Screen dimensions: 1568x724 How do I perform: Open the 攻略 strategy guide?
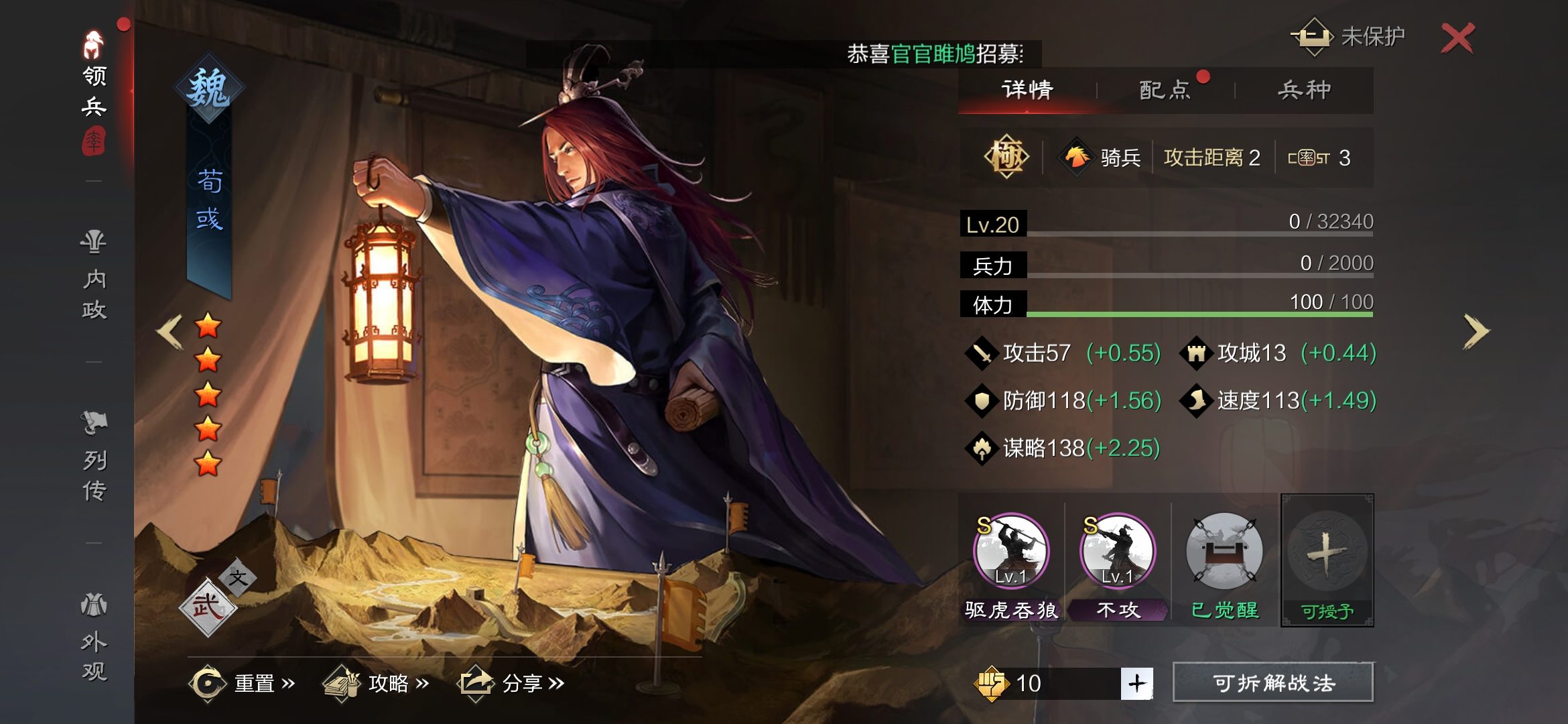click(376, 683)
